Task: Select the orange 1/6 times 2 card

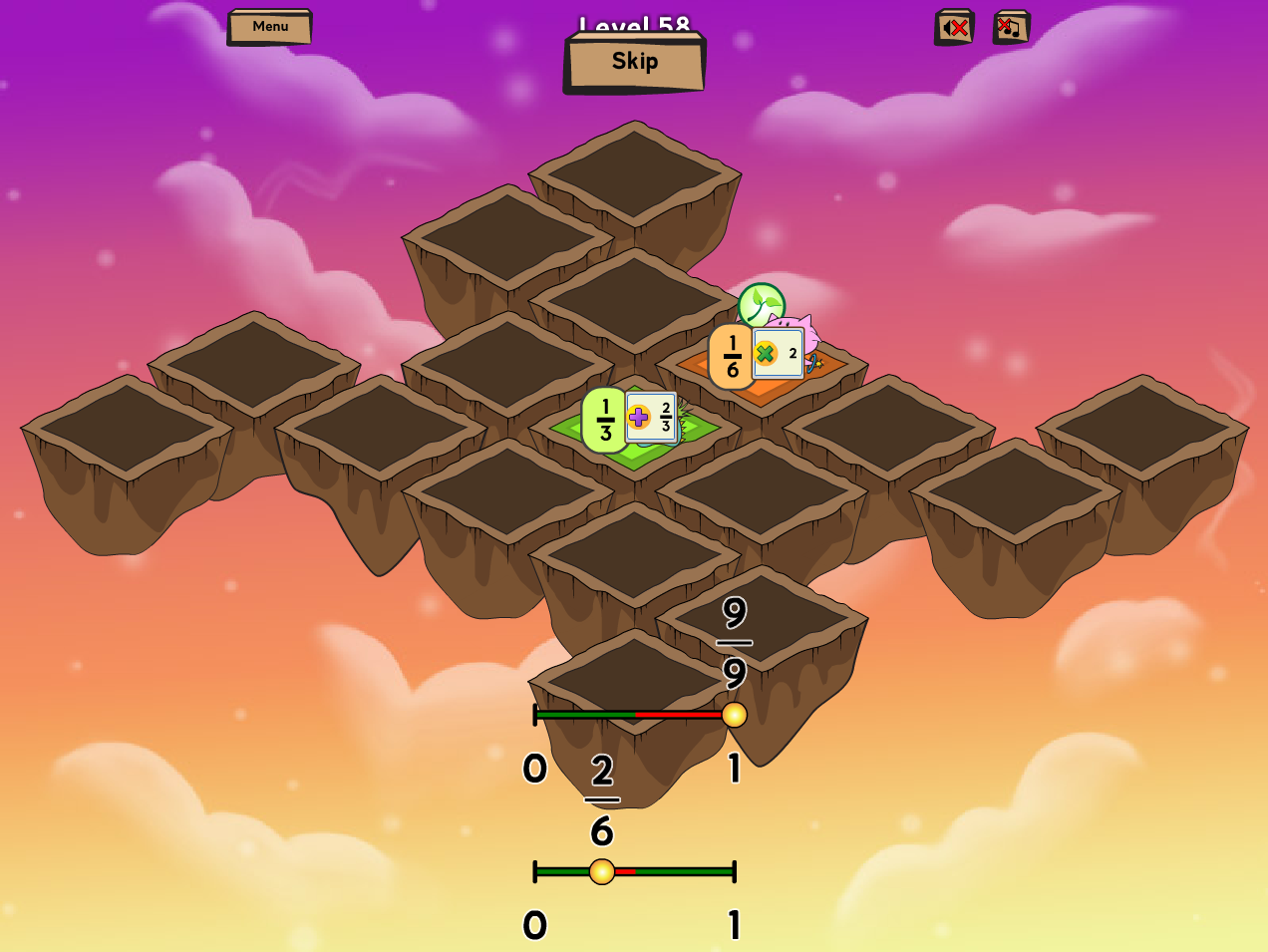Action: coord(758,355)
